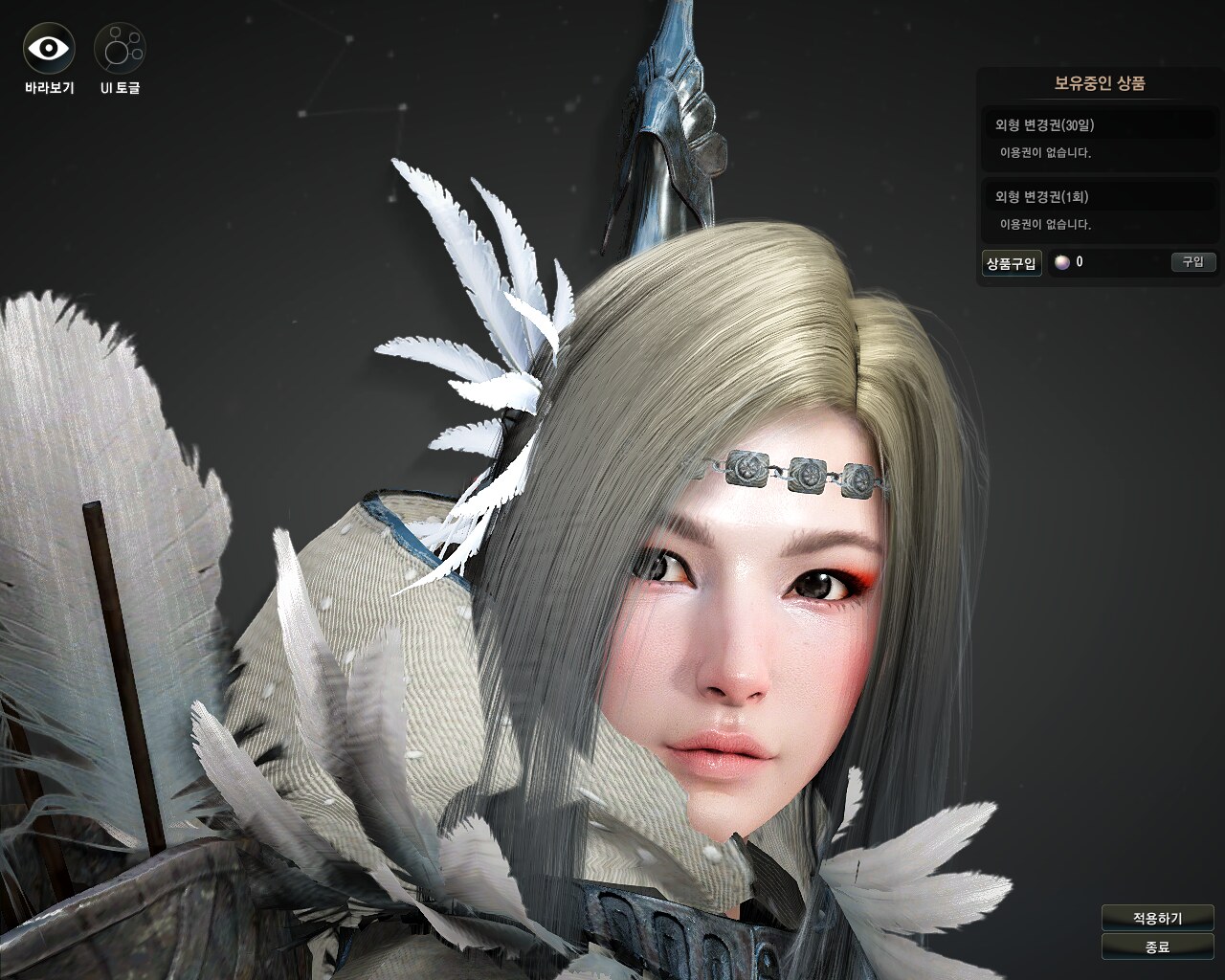Exit using the 종료 button
1225x980 pixels.
tap(1157, 947)
